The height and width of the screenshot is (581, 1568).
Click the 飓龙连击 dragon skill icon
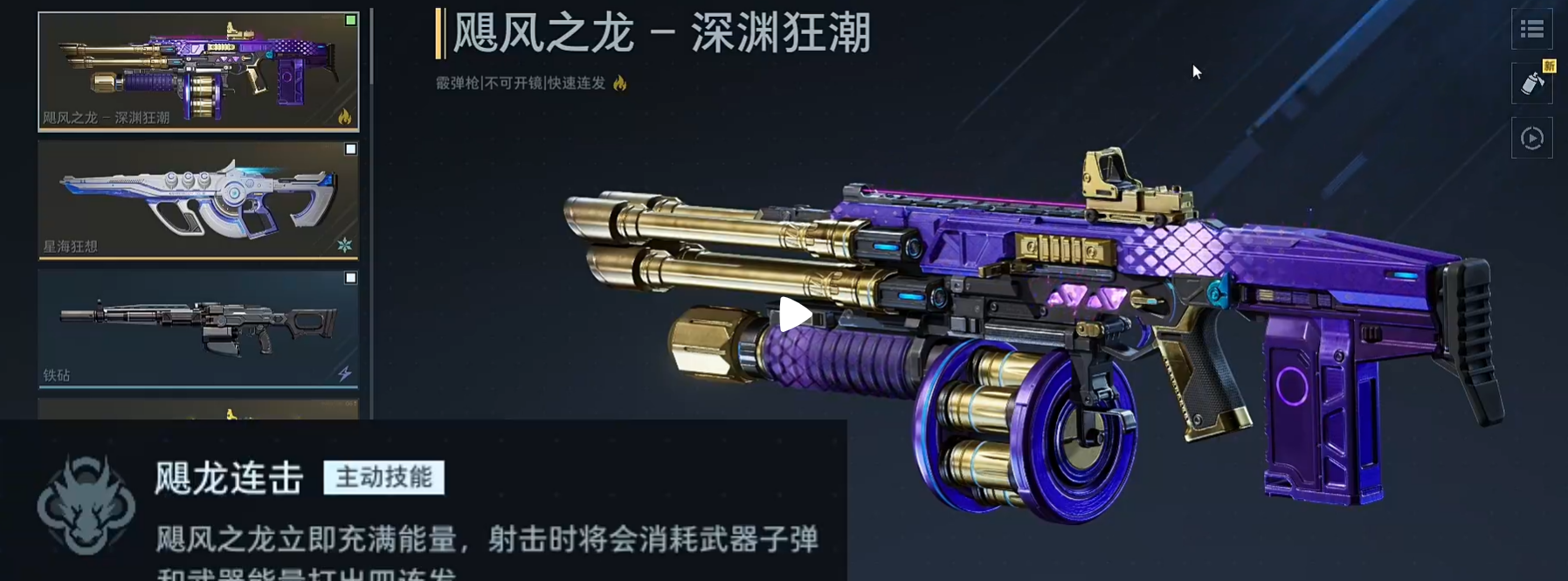[x=86, y=505]
